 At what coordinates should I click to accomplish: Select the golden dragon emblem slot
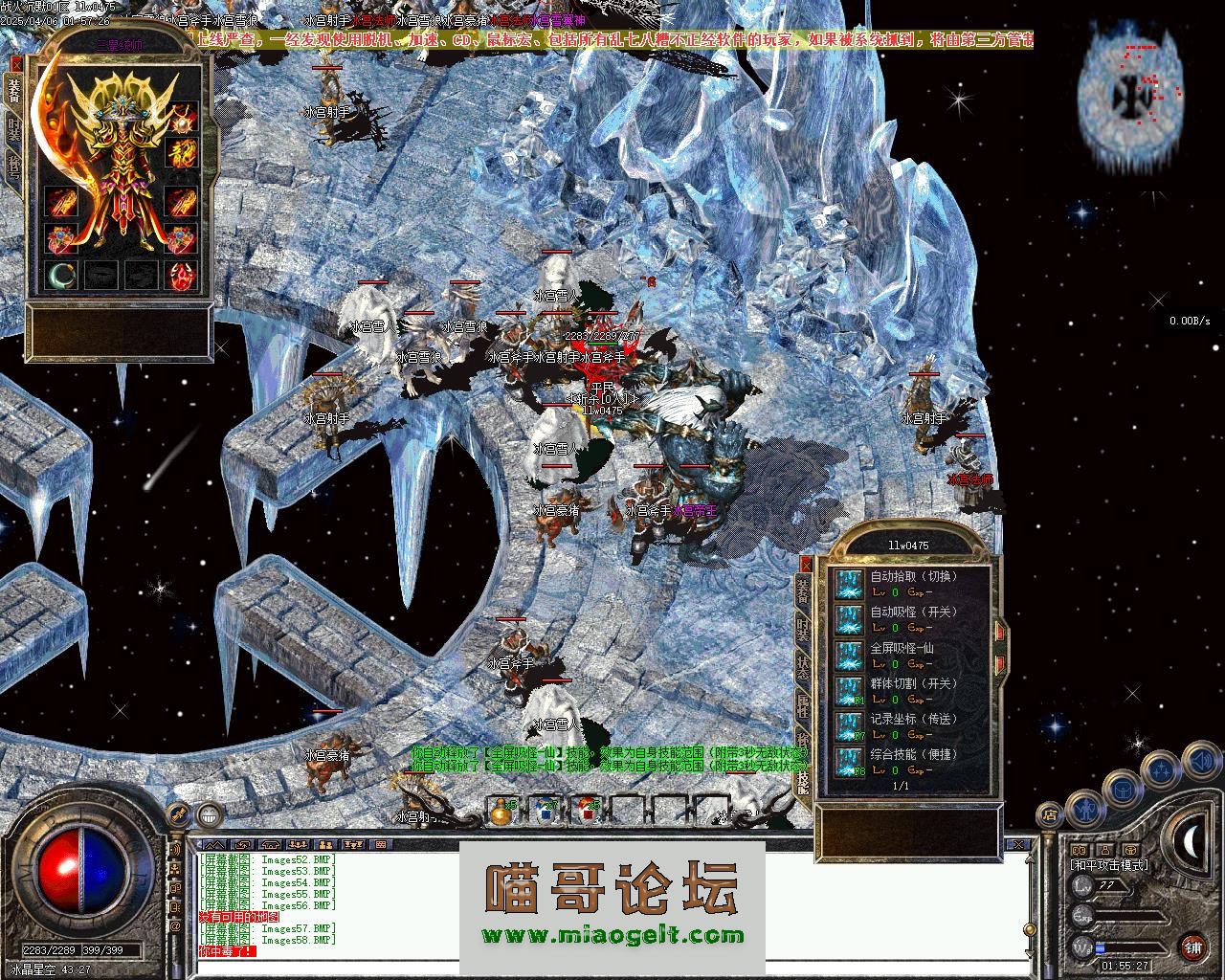[x=183, y=154]
